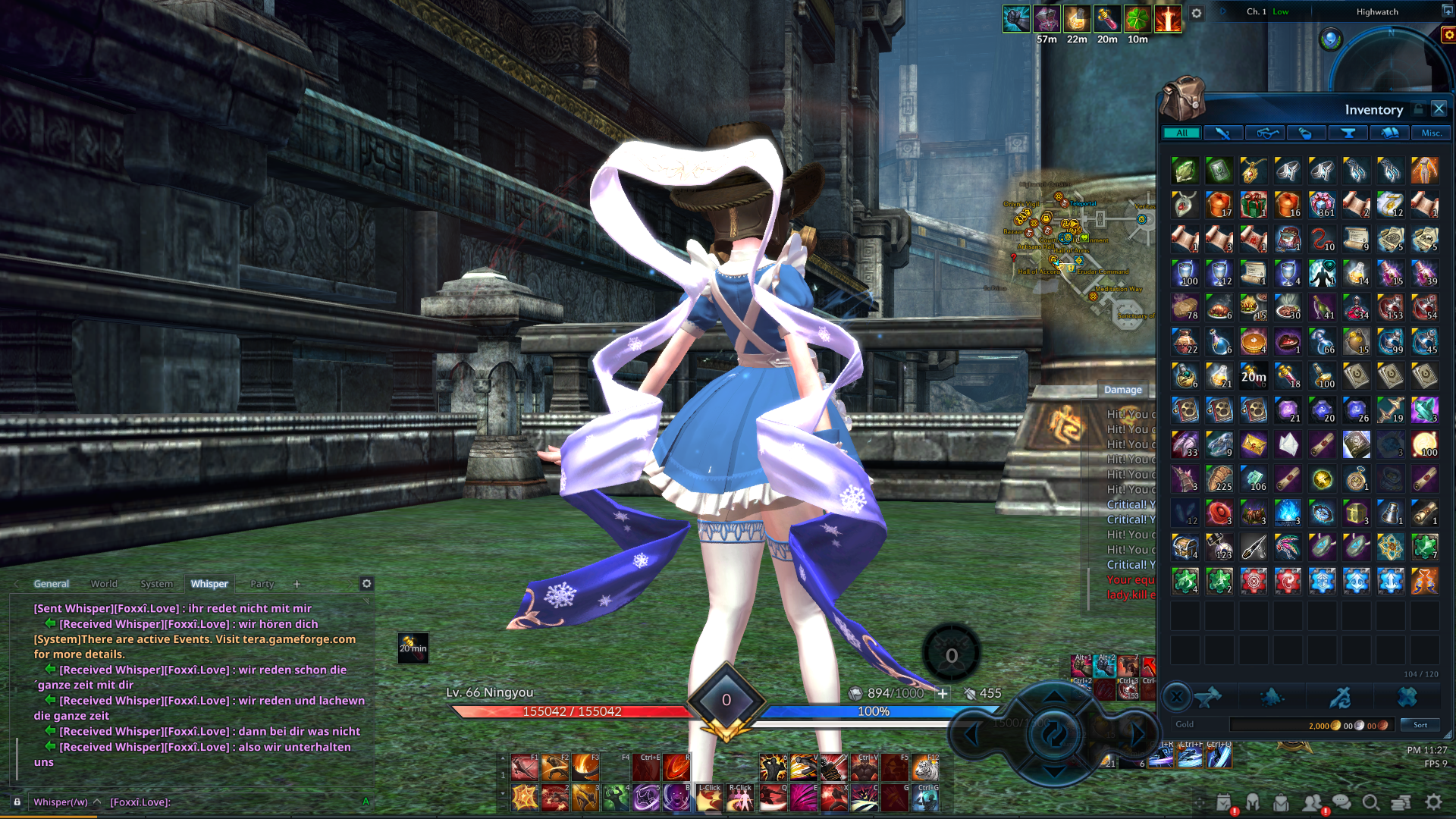The image size is (1456, 819).
Task: Select the treasure chest inventory item
Action: [x=1185, y=547]
